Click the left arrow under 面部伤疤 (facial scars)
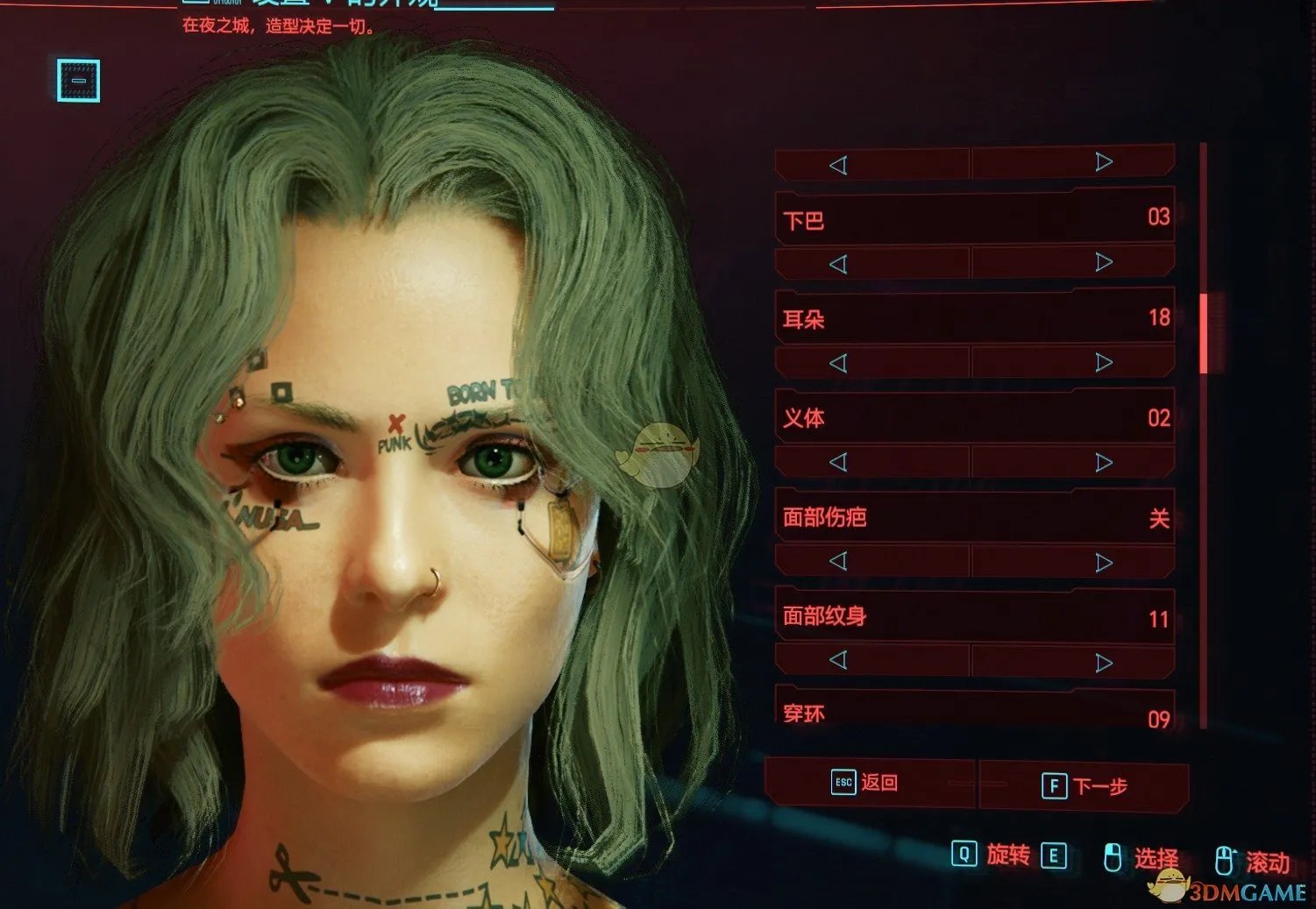The height and width of the screenshot is (909, 1316). (x=838, y=561)
